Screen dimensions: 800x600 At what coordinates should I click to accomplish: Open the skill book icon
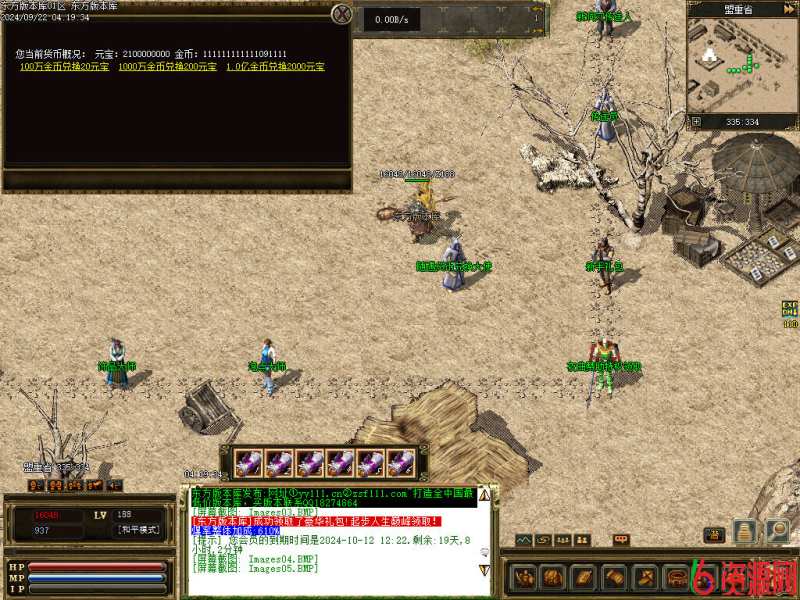581,577
